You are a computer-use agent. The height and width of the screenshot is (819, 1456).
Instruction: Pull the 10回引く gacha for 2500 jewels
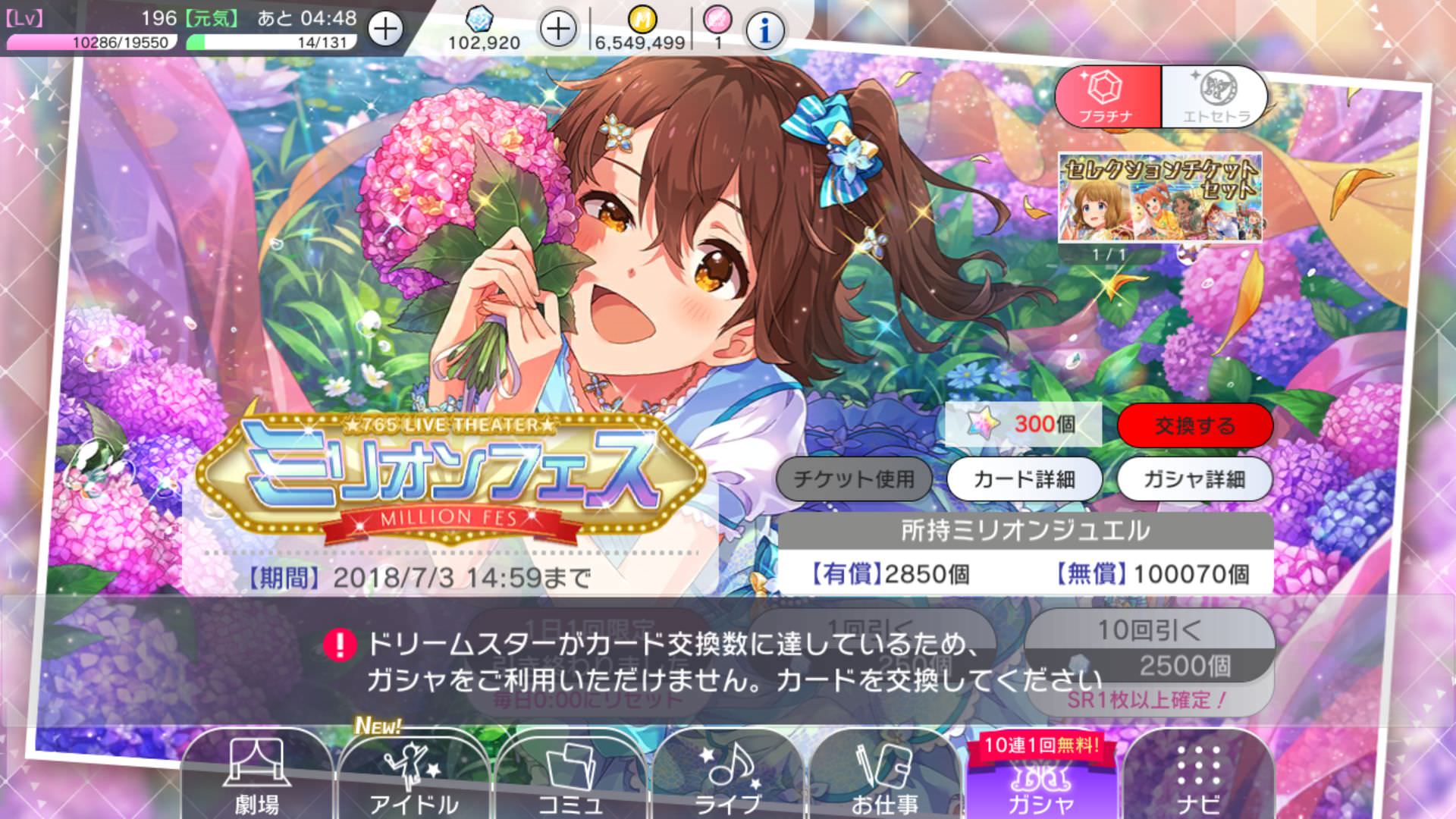(1149, 647)
